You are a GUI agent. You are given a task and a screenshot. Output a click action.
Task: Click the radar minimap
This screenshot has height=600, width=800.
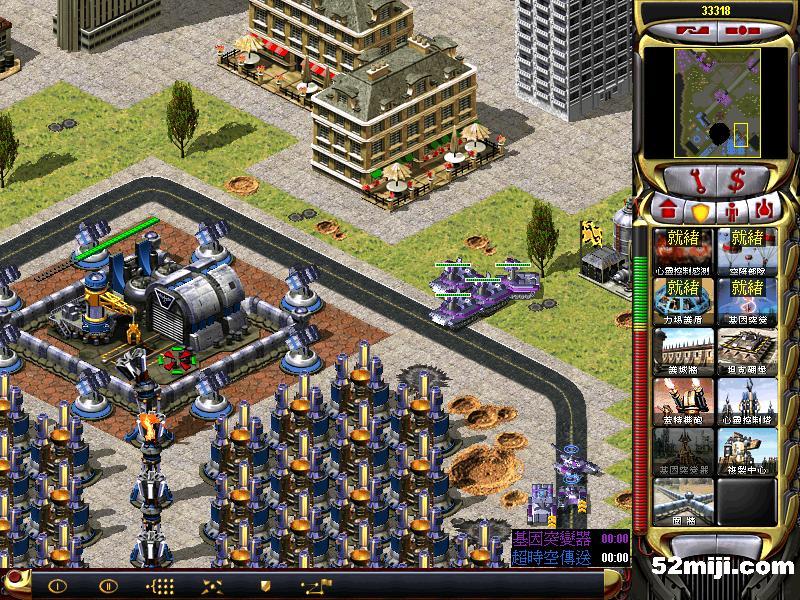pos(715,103)
